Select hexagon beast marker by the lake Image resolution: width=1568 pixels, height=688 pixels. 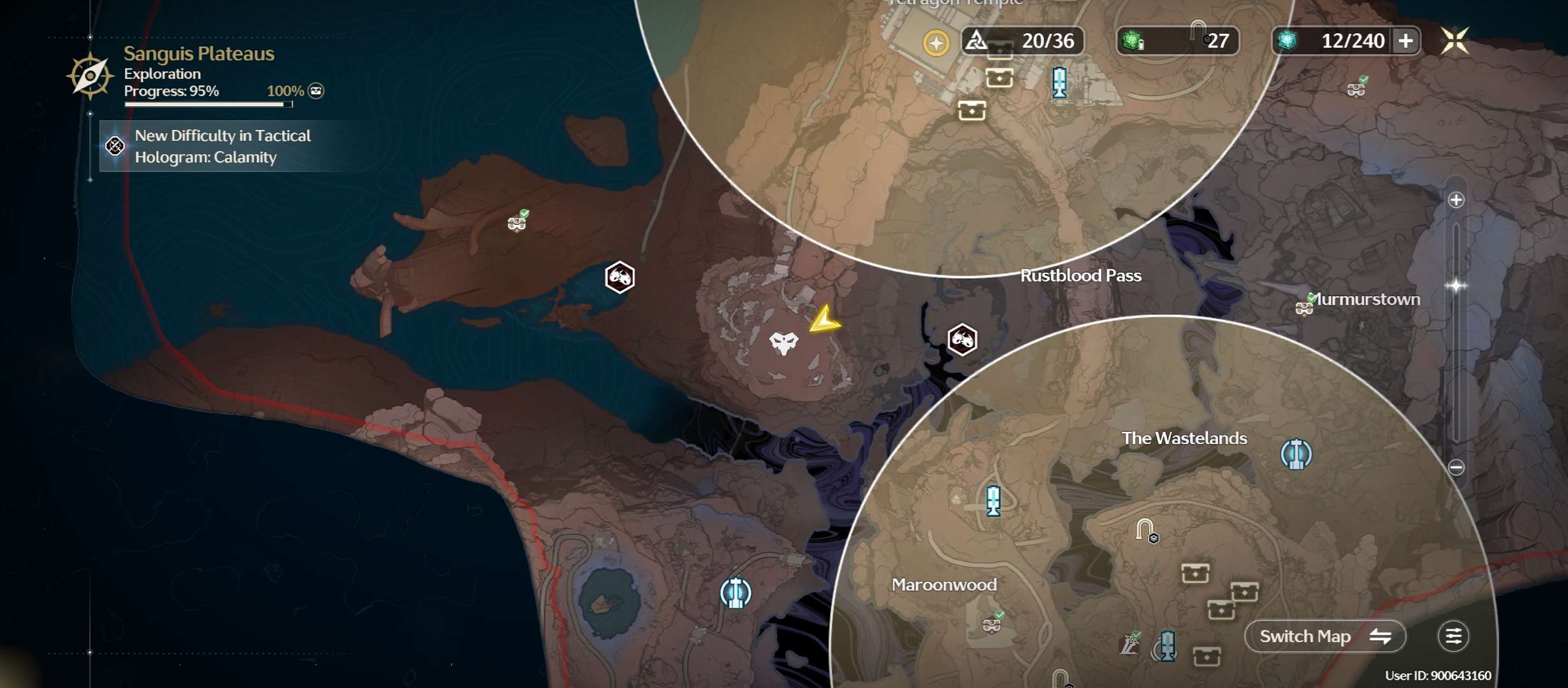coord(620,277)
